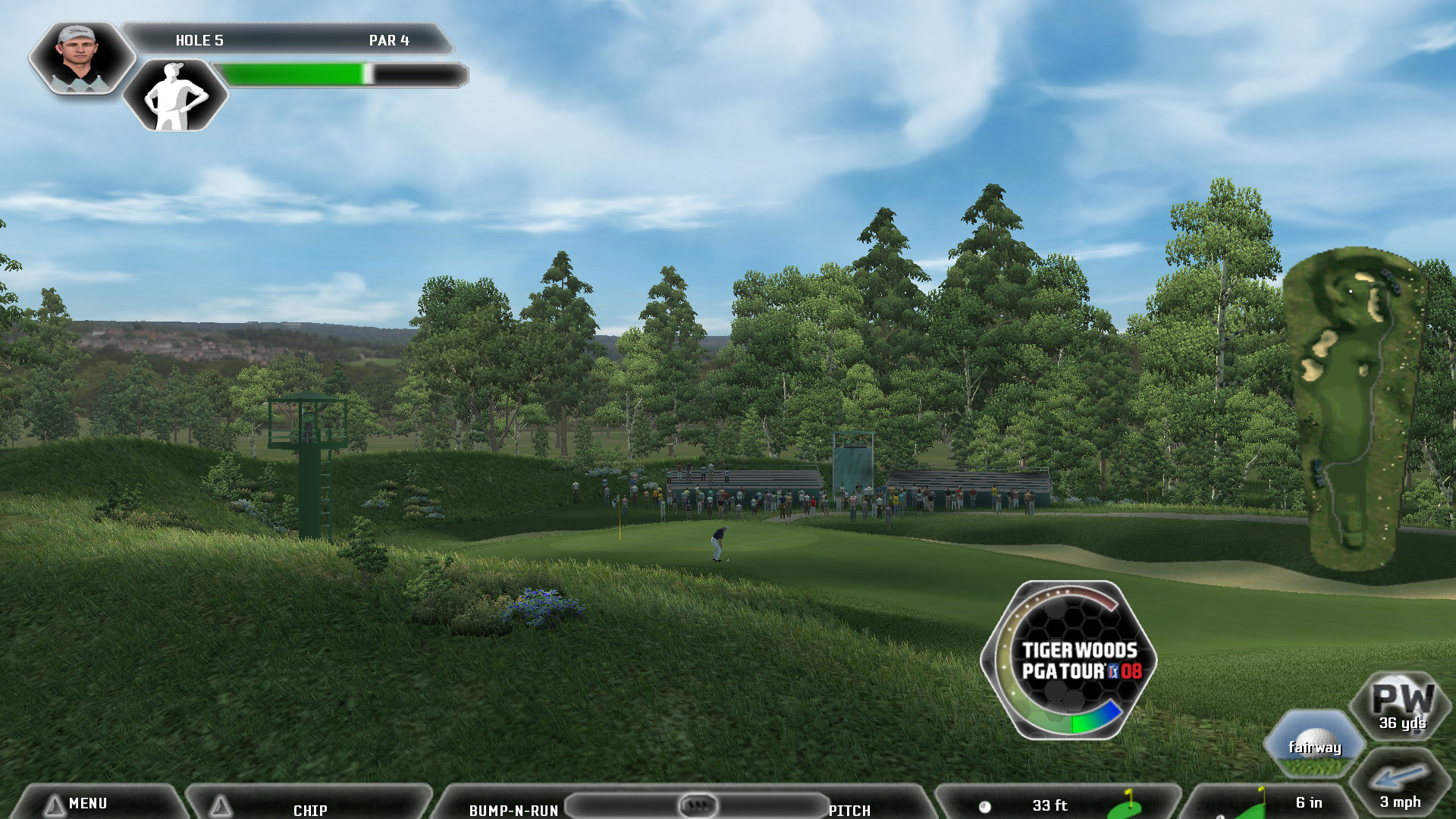Screen dimensions: 1456x819
Task: Open the MENU button
Action: tap(87, 803)
